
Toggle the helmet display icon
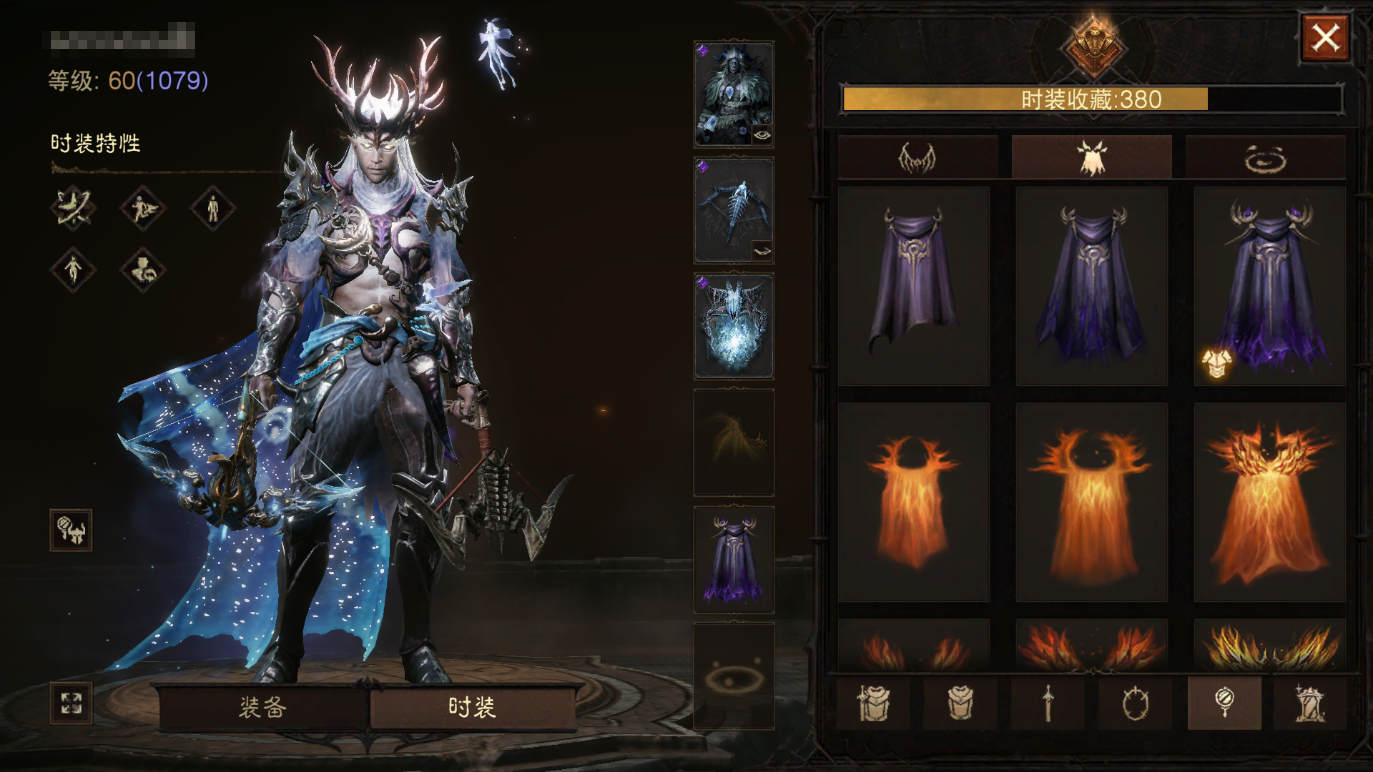coord(71,530)
